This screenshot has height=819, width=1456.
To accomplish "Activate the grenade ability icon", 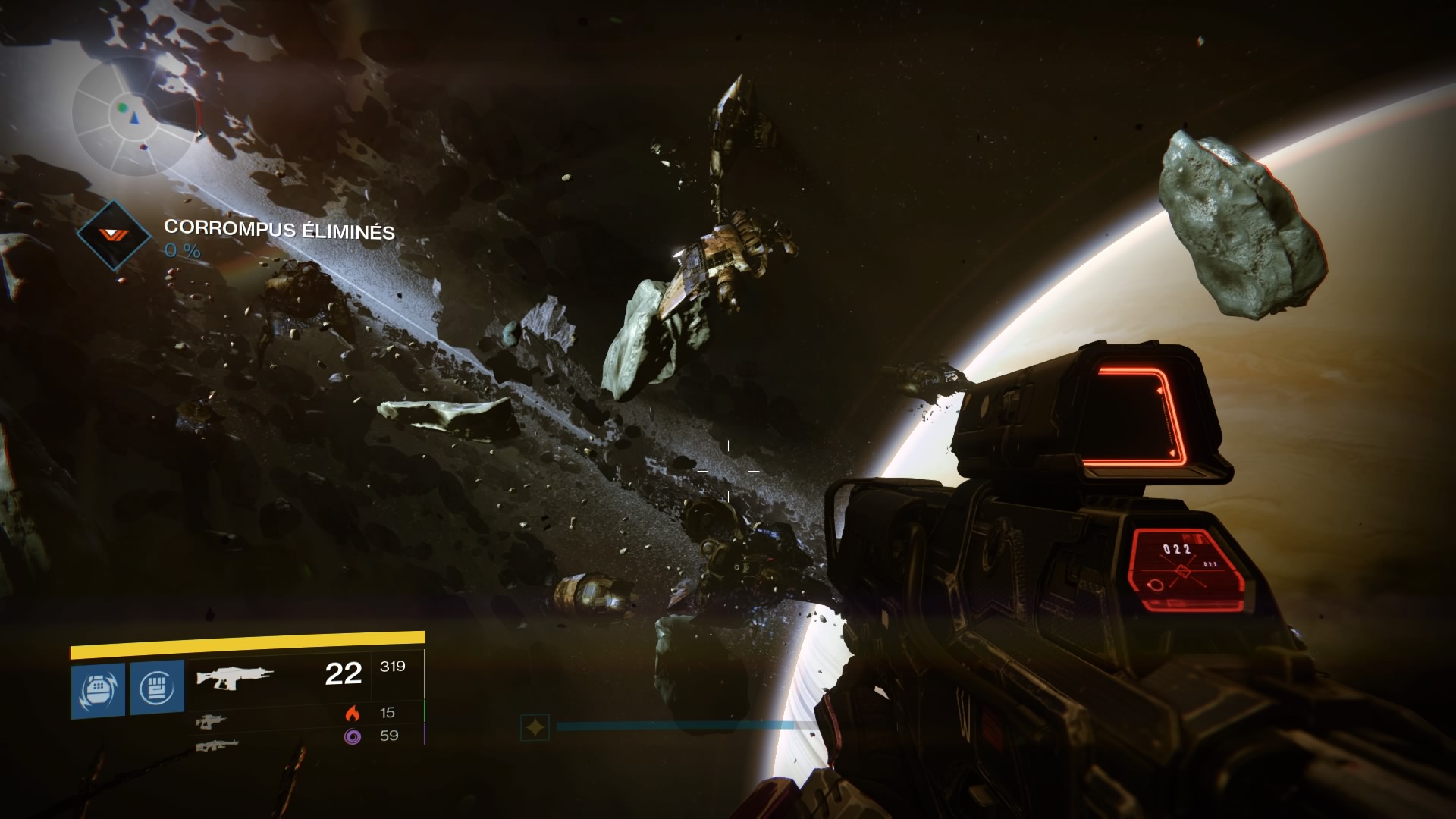I will tap(98, 689).
